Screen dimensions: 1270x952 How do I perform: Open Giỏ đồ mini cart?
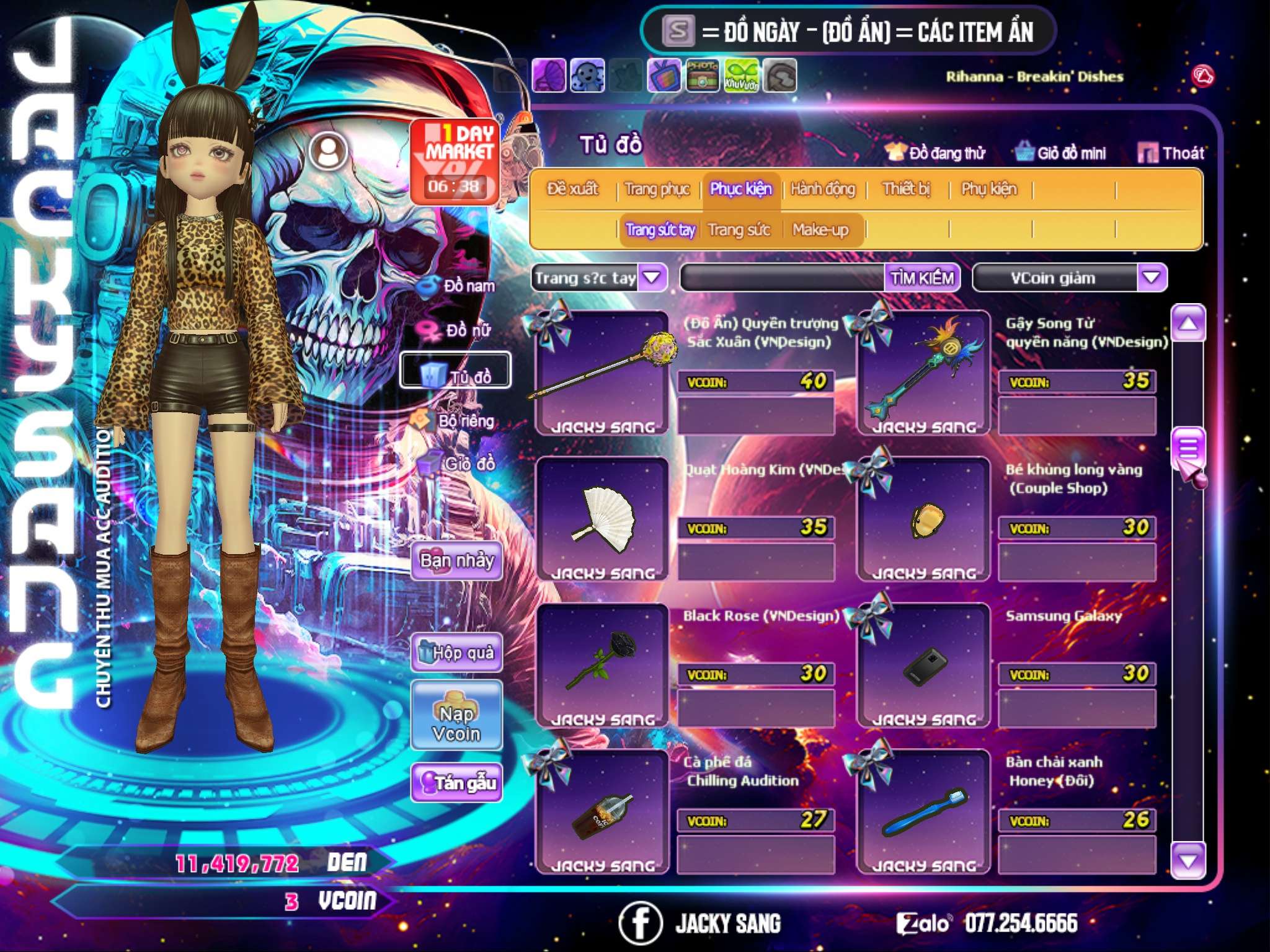tap(1060, 153)
